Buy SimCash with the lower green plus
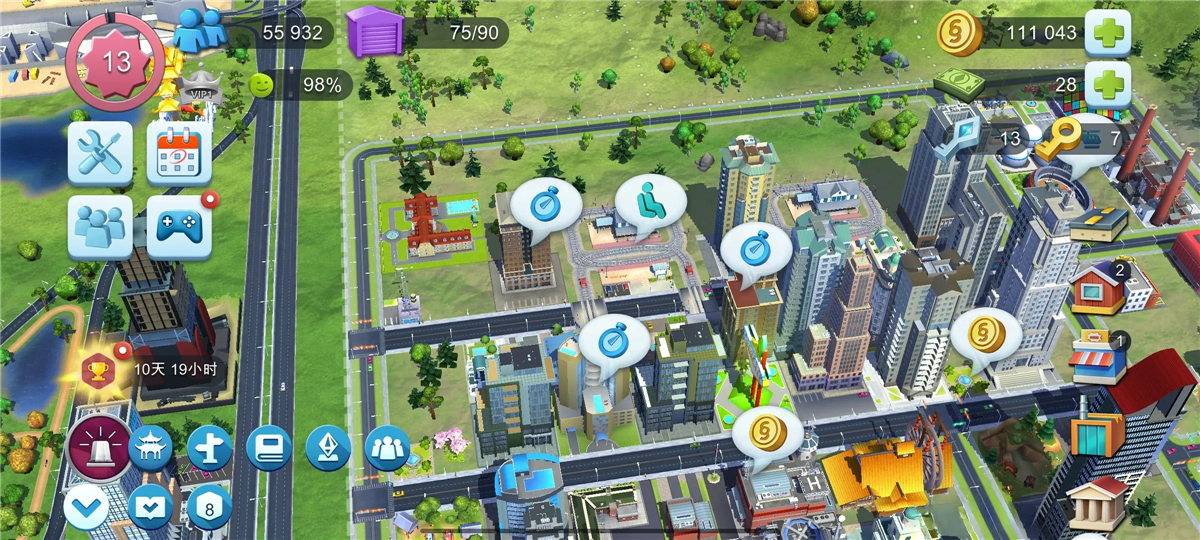This screenshot has height=540, width=1200. pos(1108,85)
